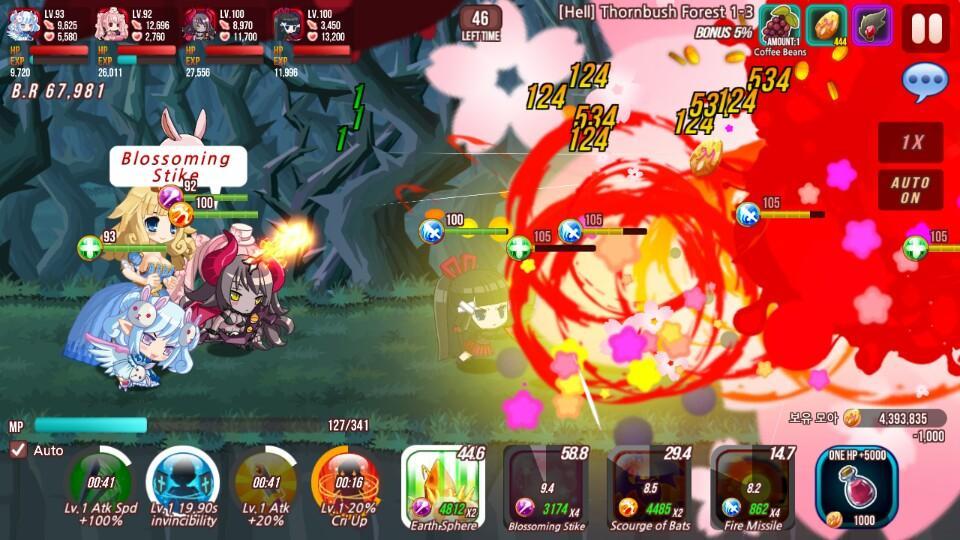Activate the Cri Up 20% buff
This screenshot has height=540, width=960.
(345, 484)
